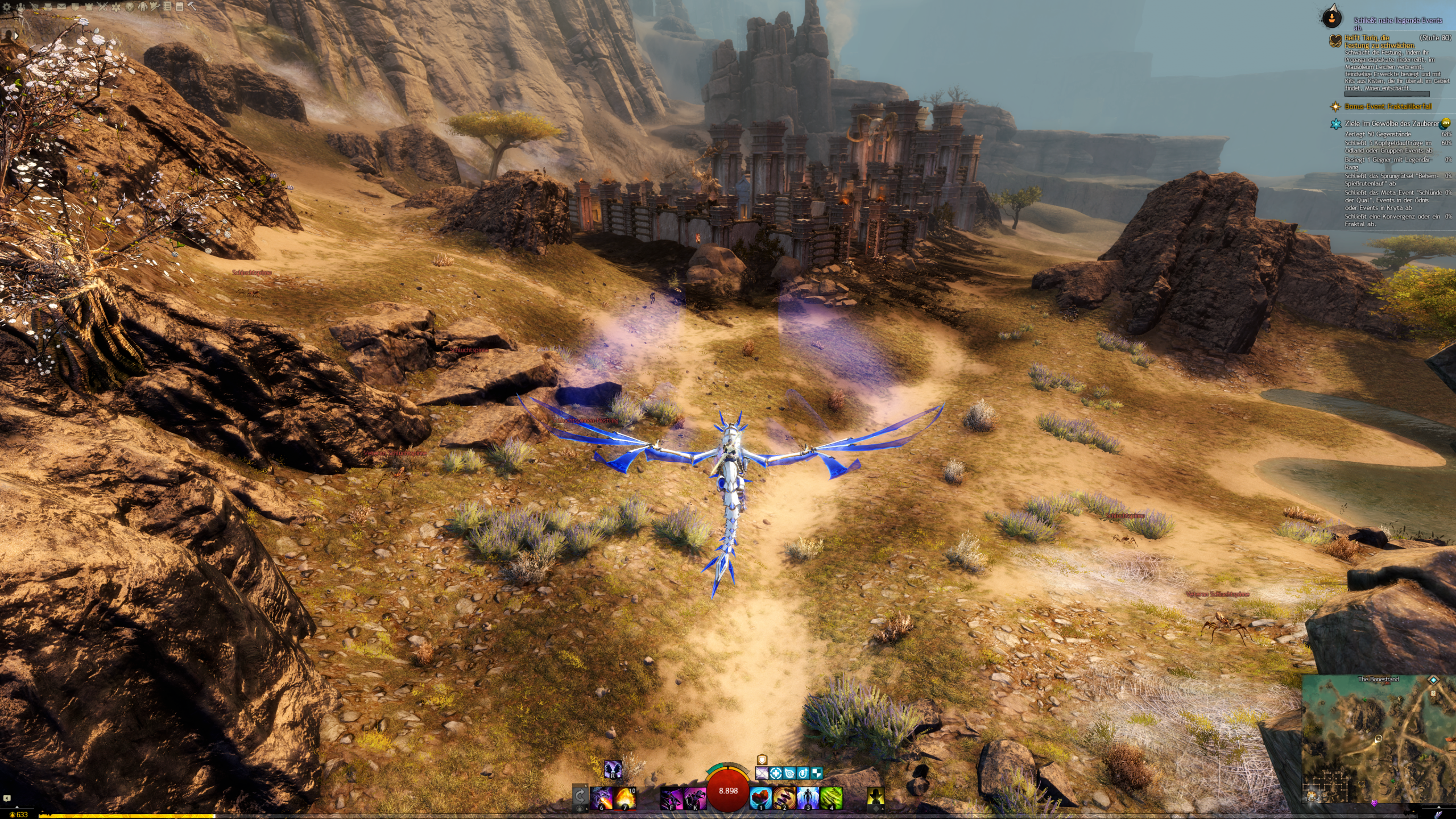Select the Bonus-Event Fraktalüberfall tracker entry
The height and width of the screenshot is (819, 1456).
1388,106
